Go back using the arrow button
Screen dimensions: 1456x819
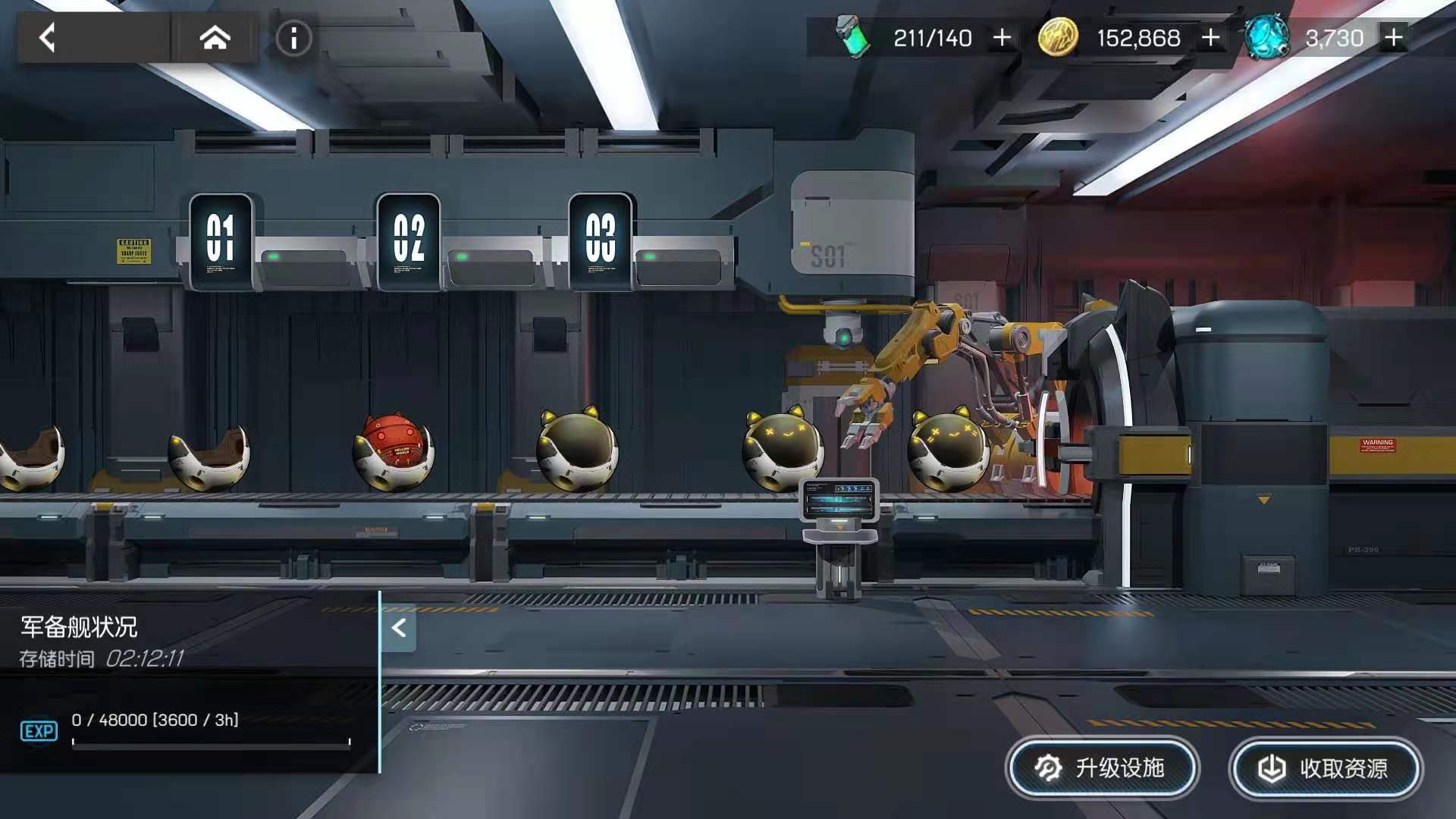[x=49, y=37]
